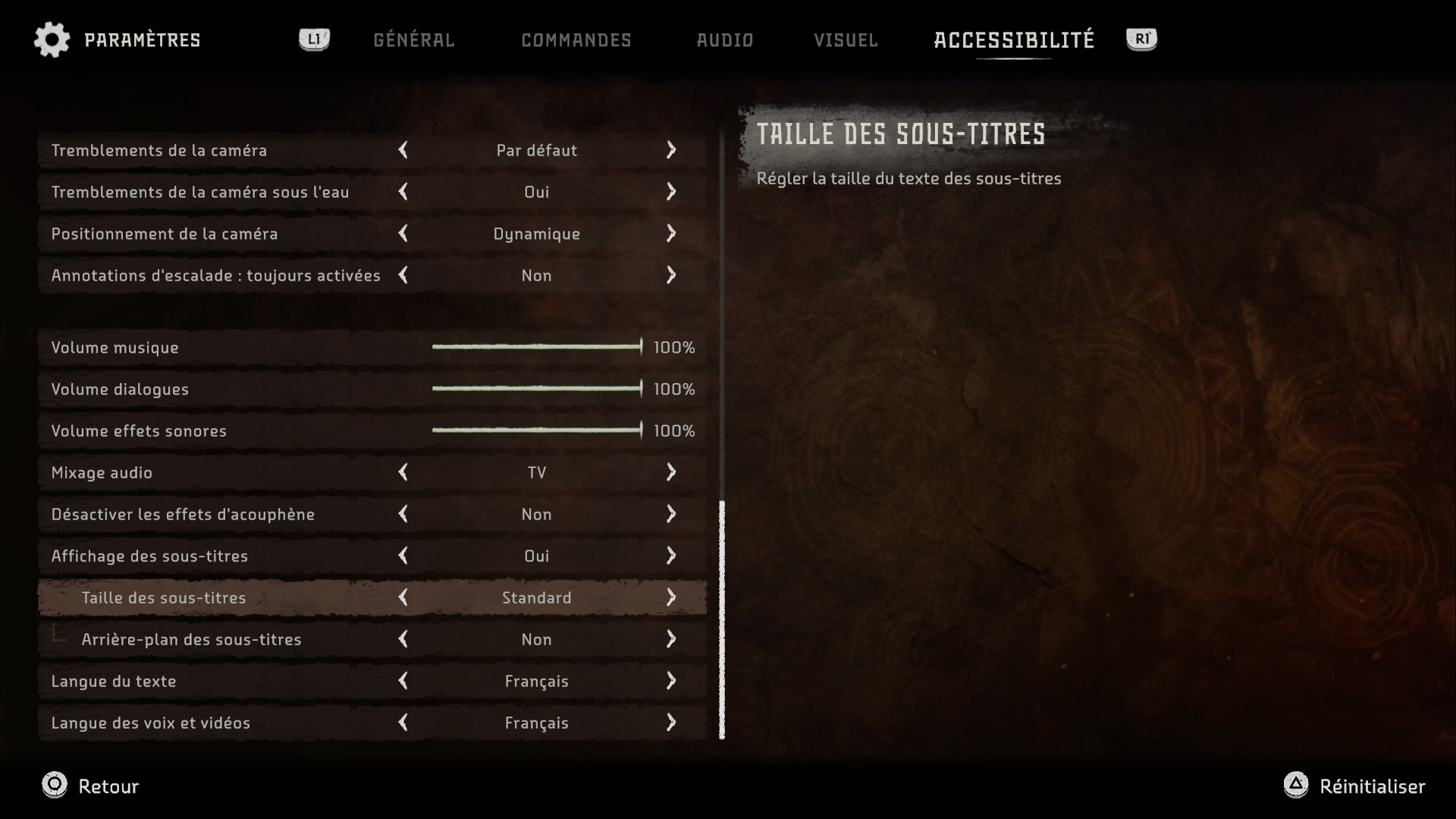Screen dimensions: 1456x819
Task: Change Mixage audio with right arrow
Action: (671, 472)
